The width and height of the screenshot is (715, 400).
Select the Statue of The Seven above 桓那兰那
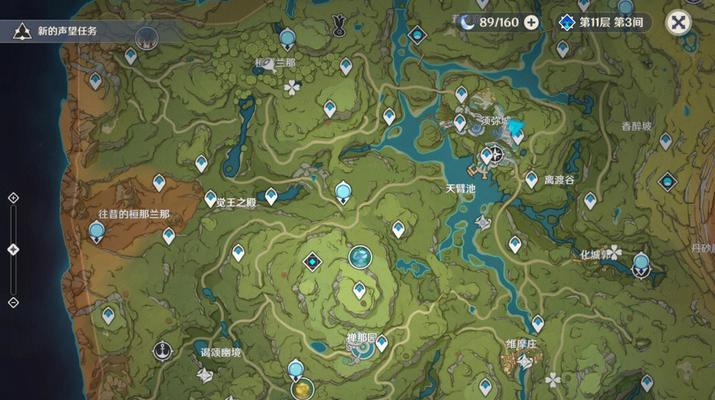pos(287,39)
